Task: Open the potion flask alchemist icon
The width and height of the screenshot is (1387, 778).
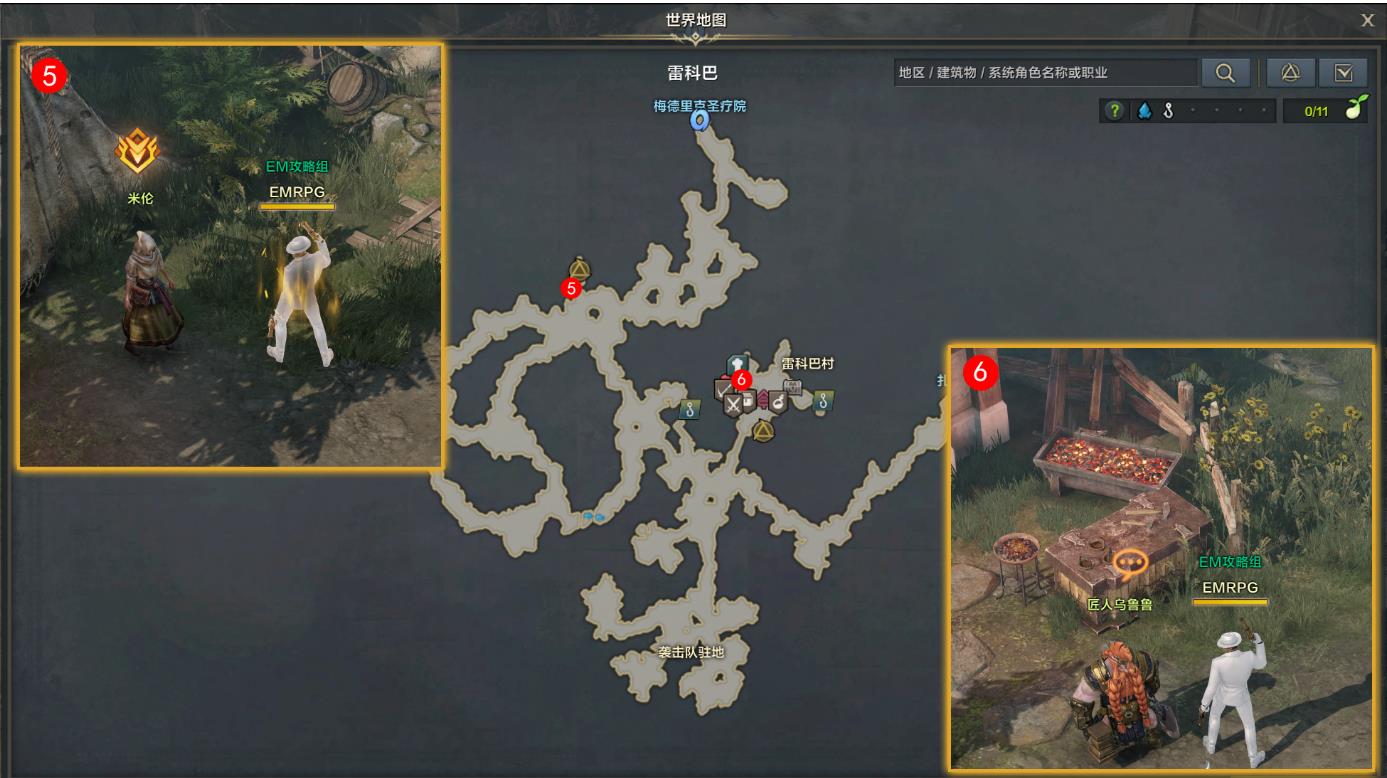Action: (x=778, y=402)
